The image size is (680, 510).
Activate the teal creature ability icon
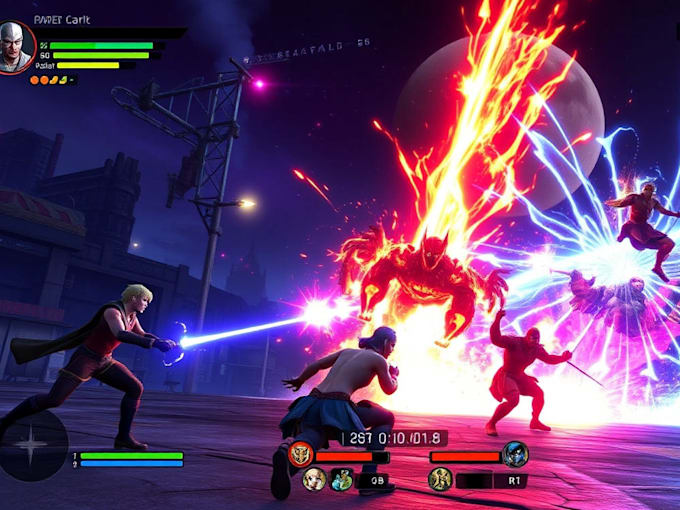(x=342, y=480)
